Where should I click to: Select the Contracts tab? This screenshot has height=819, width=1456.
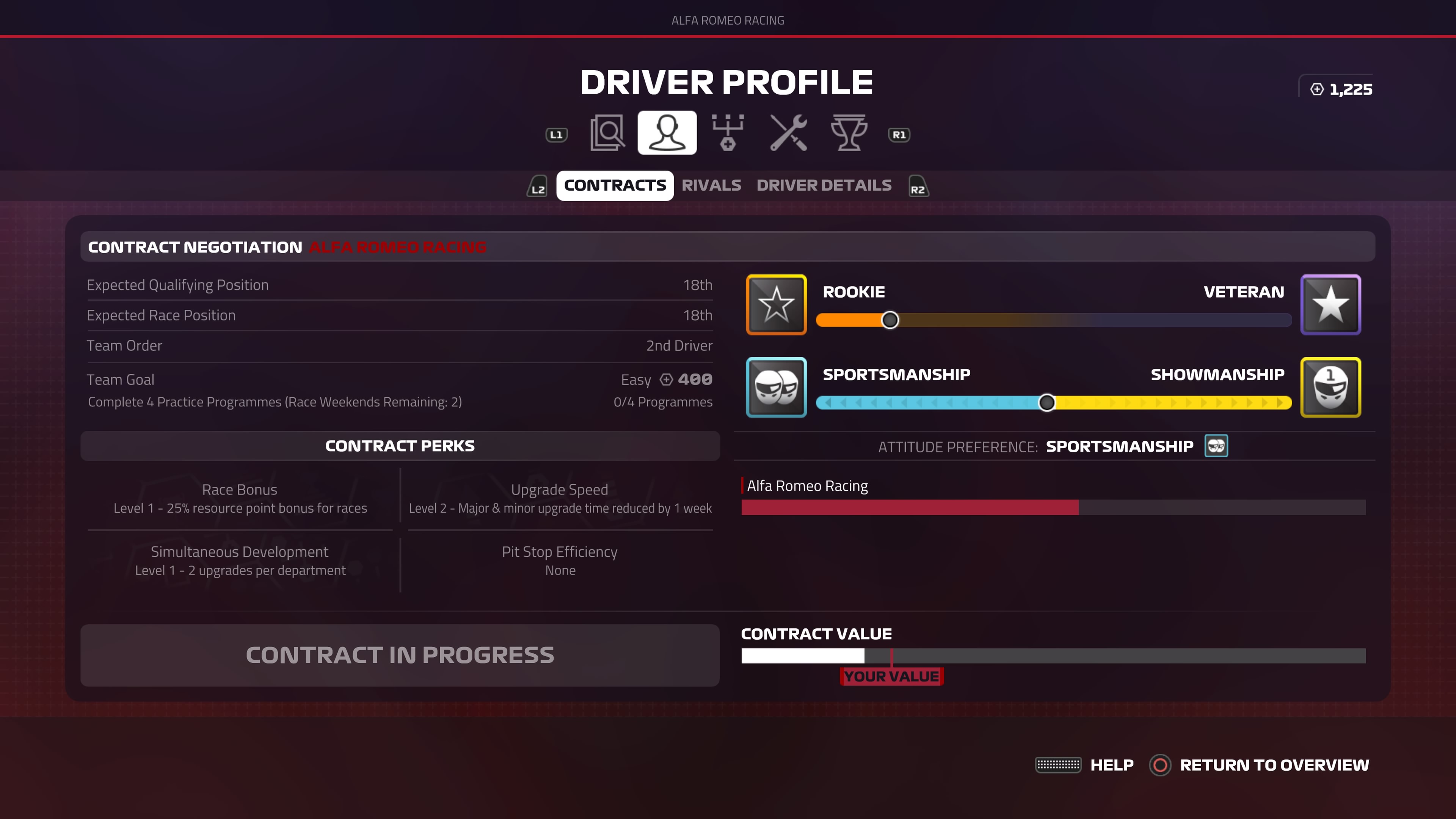point(615,185)
